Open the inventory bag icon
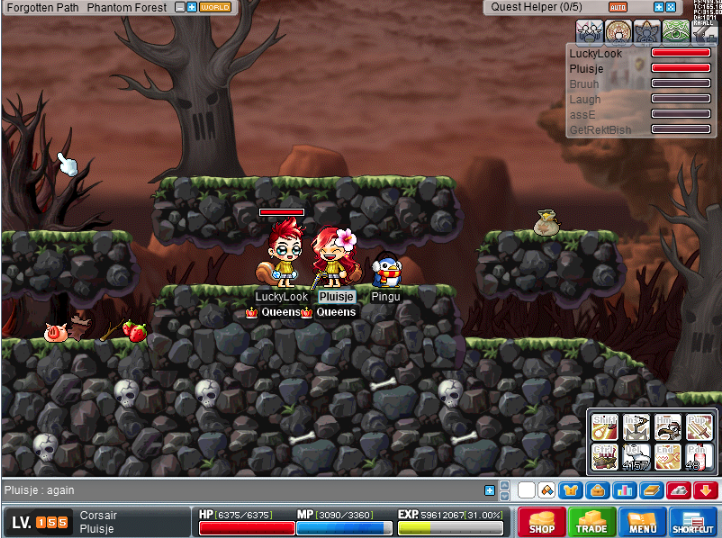722x538 pixels. point(597,490)
